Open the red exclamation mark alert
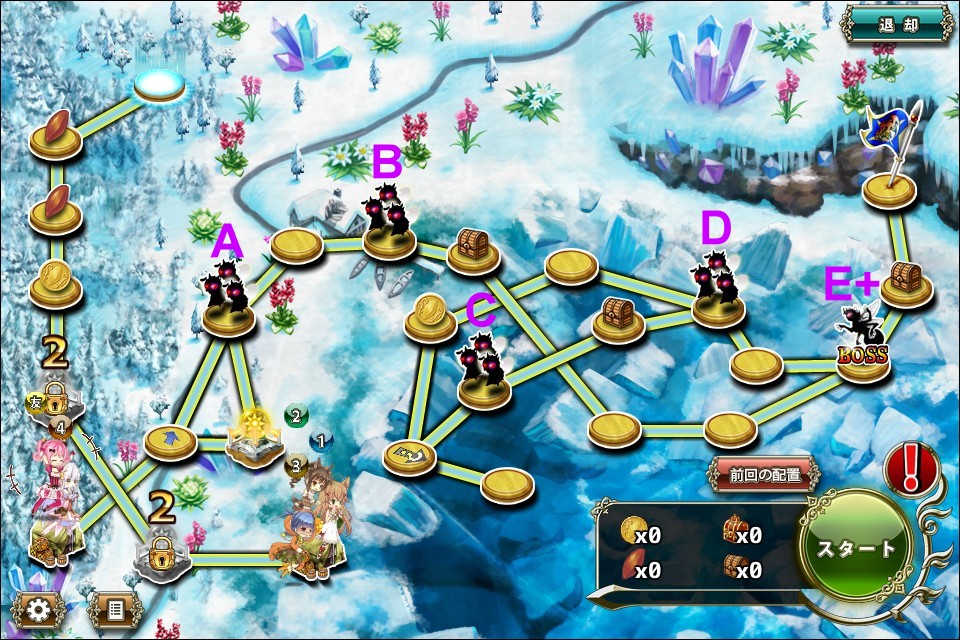 911,467
